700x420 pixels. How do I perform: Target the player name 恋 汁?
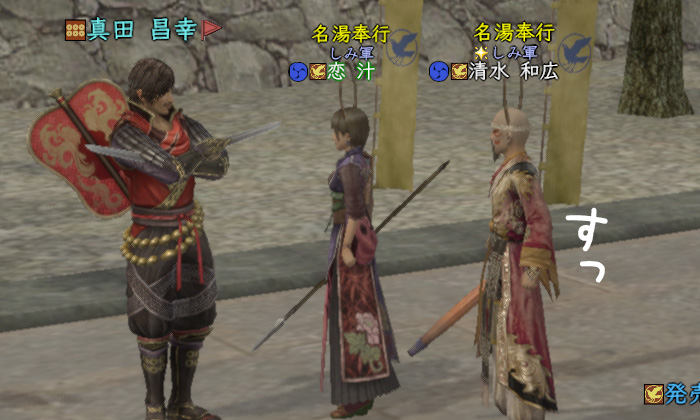353,72
